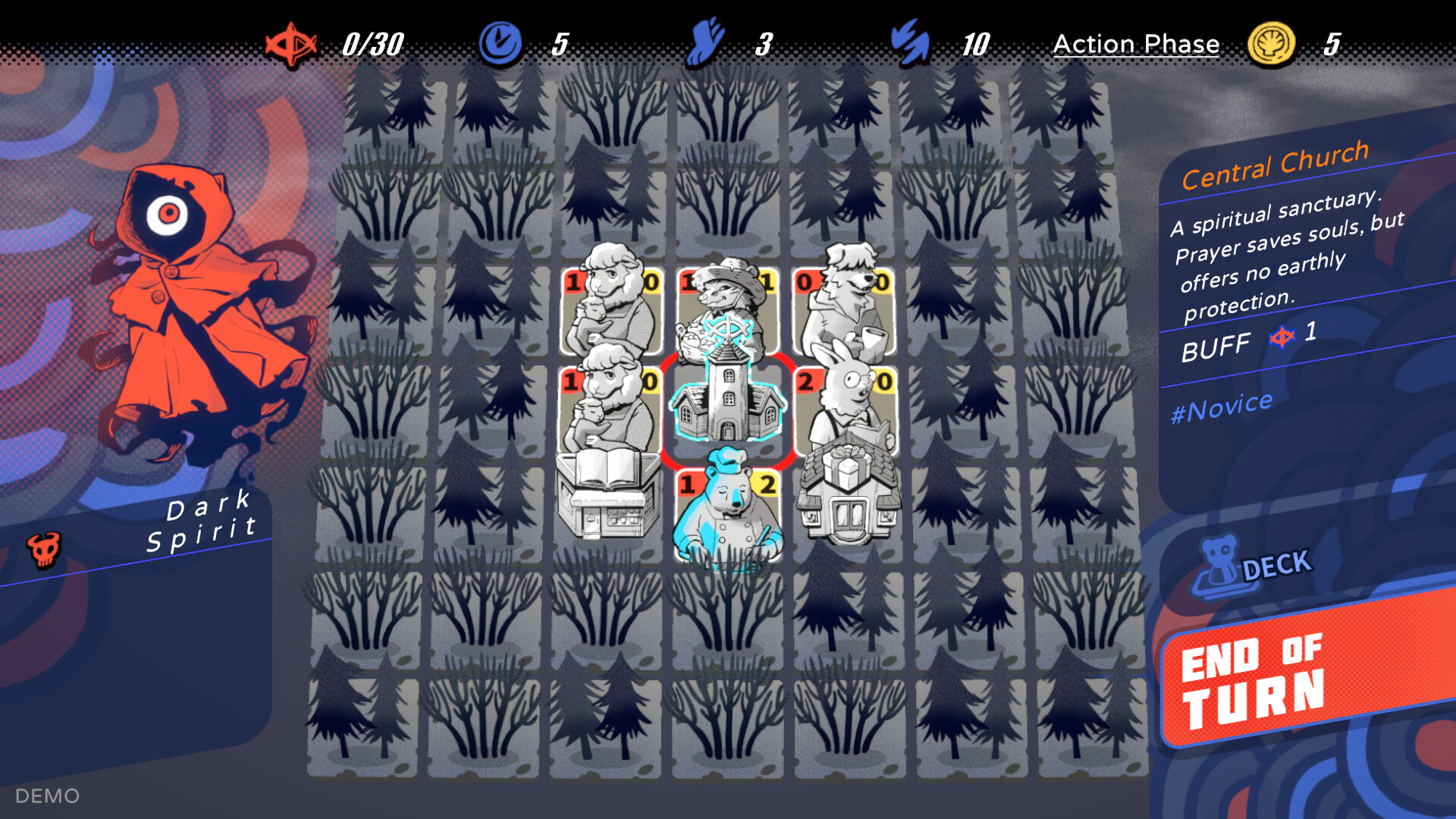Screen dimensions: 1456x819
Task: Select the sheep librarian card with open book
Action: pyautogui.click(x=610, y=409)
